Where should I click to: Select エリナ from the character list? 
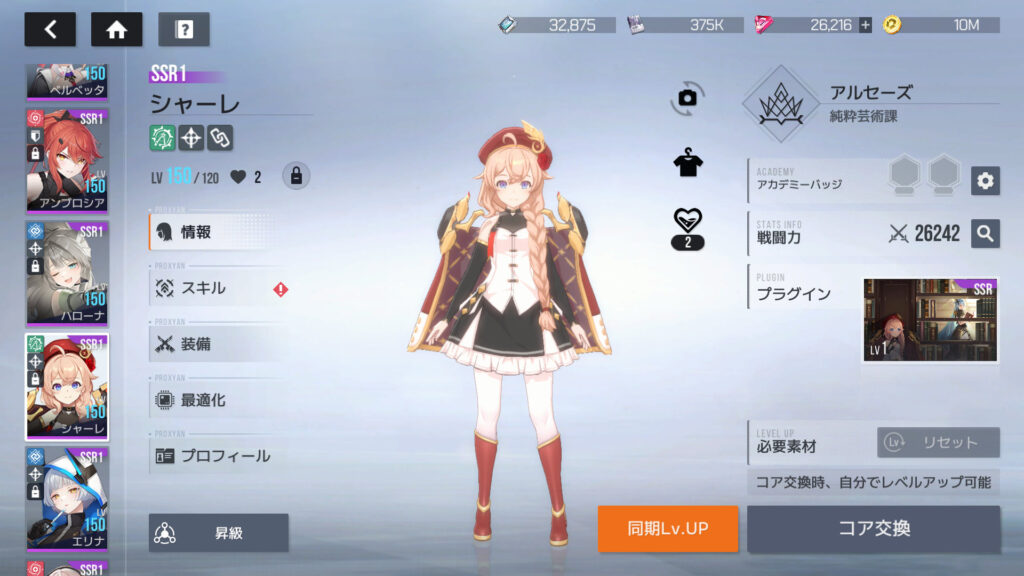pyautogui.click(x=66, y=498)
